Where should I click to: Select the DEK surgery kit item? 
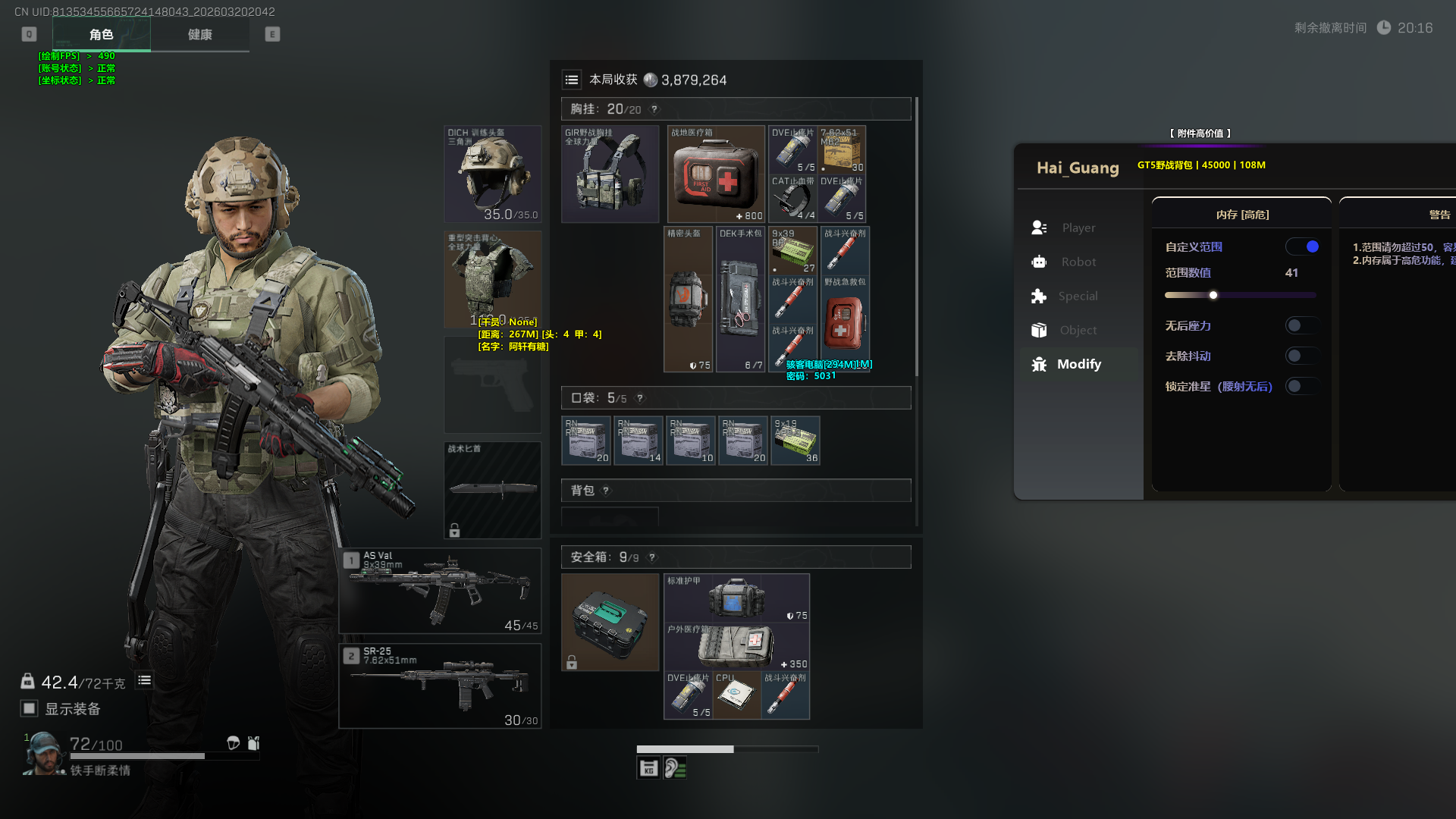coord(740,300)
